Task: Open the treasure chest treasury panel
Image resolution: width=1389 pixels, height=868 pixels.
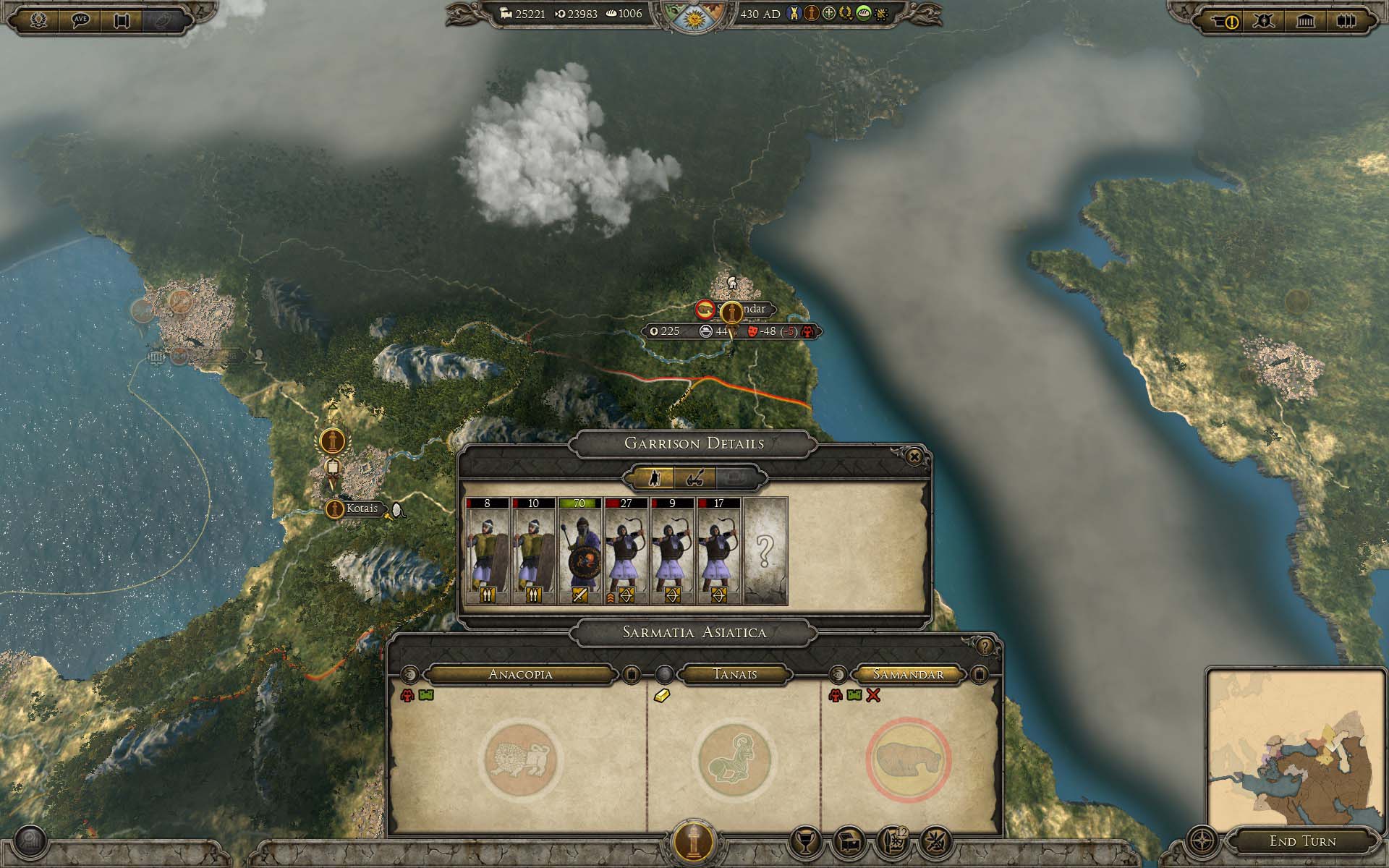Action: (x=849, y=841)
